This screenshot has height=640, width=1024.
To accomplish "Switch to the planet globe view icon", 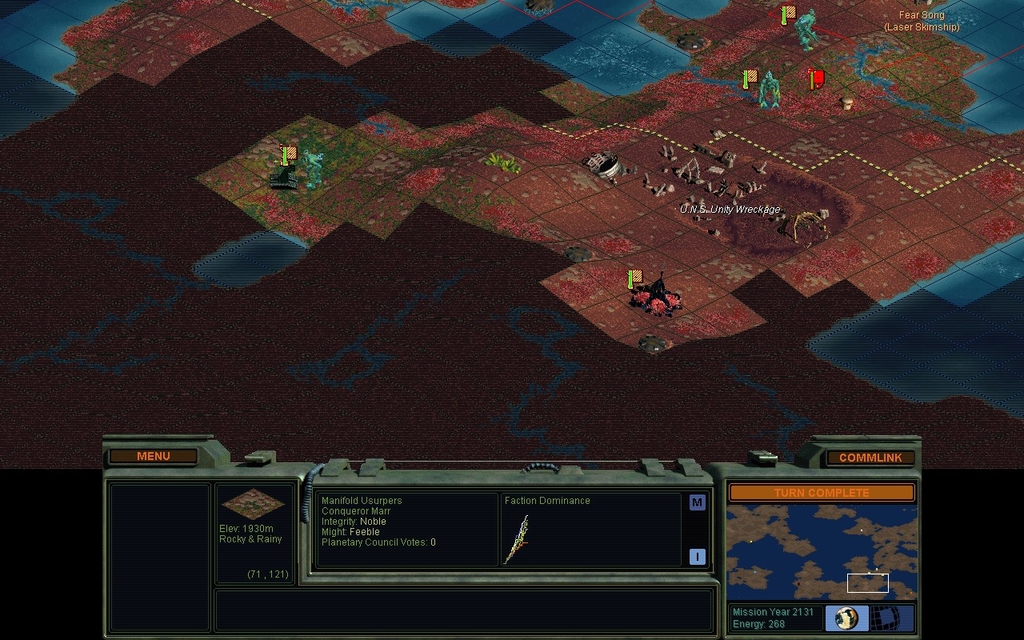I will coord(847,618).
